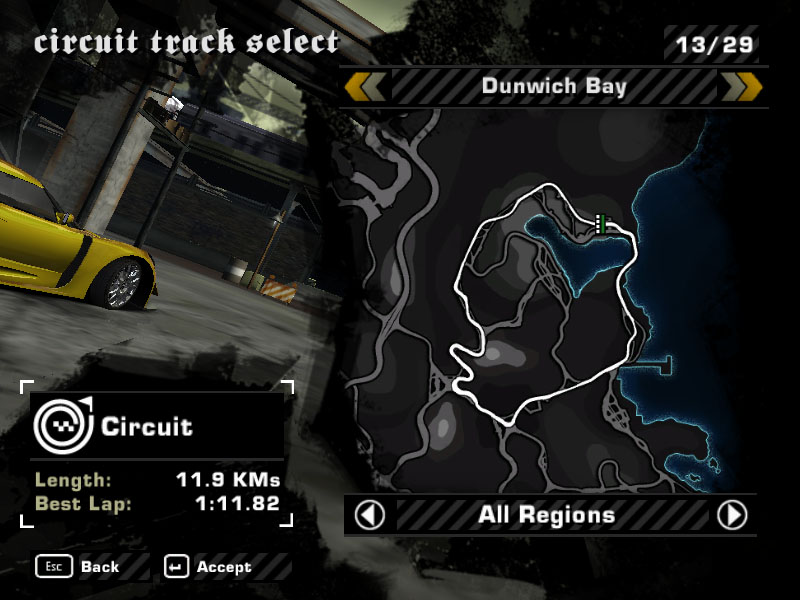Go to the previous track with left chevron
Viewport: 800px width, 600px height.
(x=366, y=87)
